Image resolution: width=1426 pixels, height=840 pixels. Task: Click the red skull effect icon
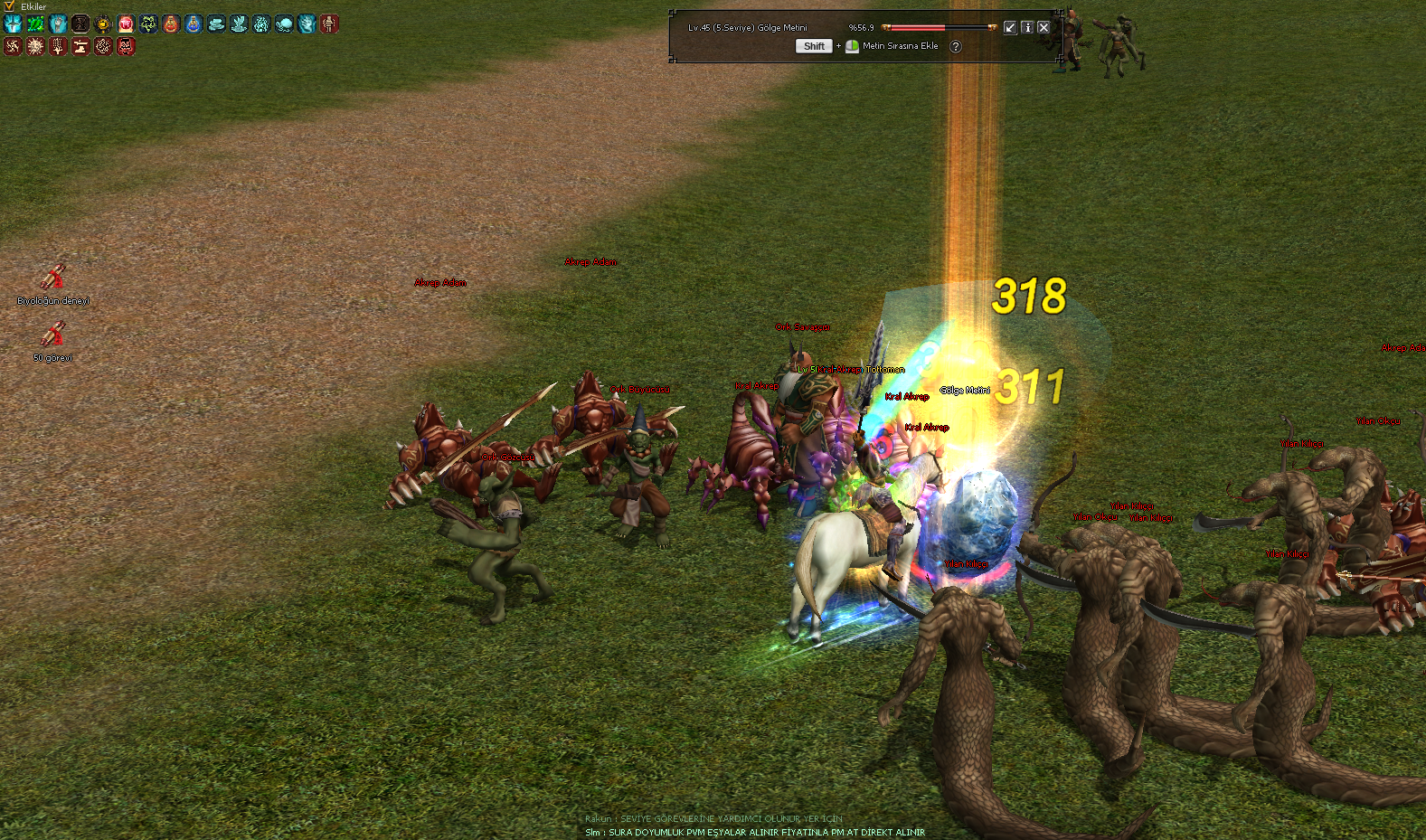126,46
